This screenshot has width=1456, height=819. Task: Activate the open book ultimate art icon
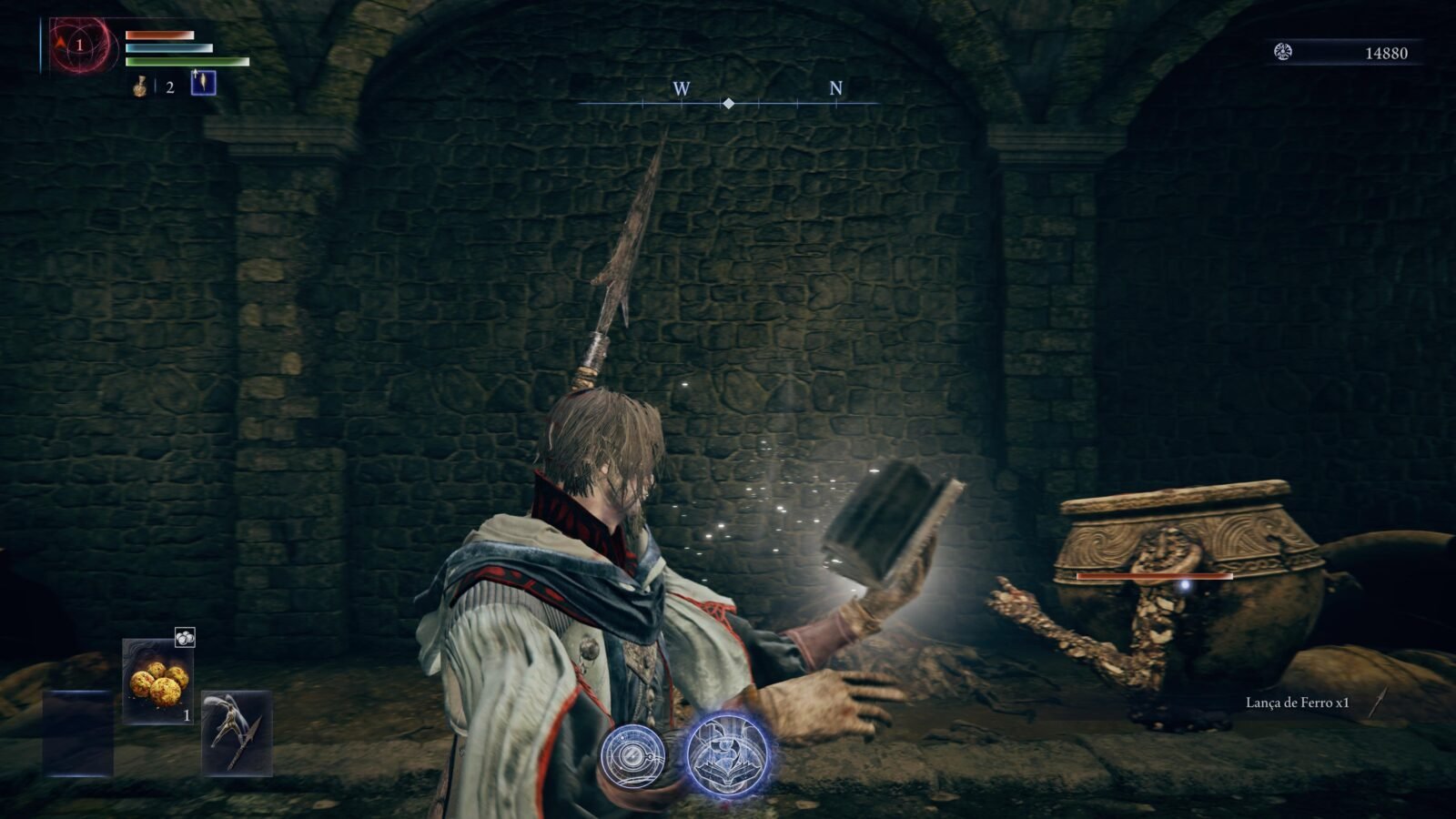(728, 754)
